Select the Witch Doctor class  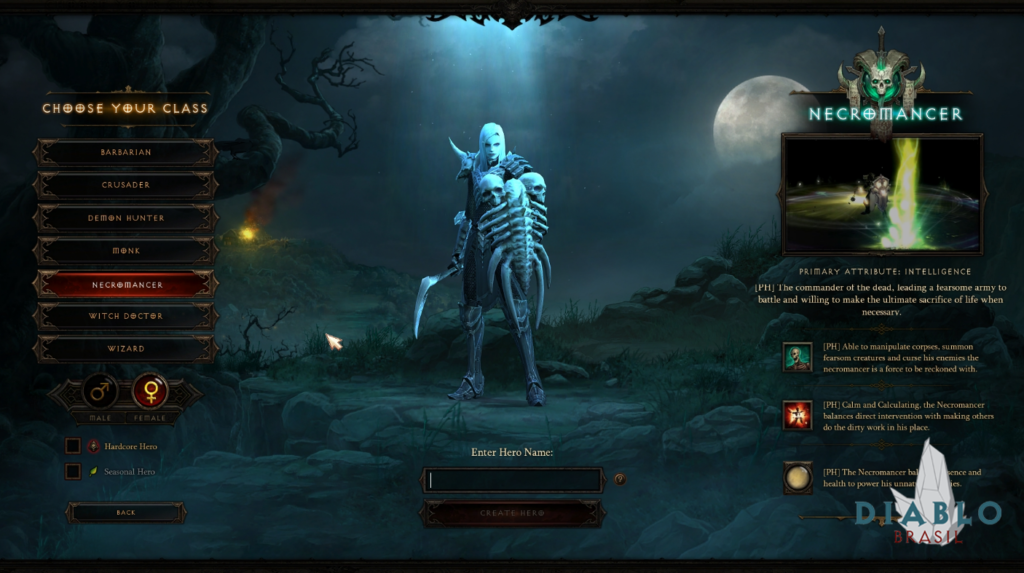click(126, 316)
